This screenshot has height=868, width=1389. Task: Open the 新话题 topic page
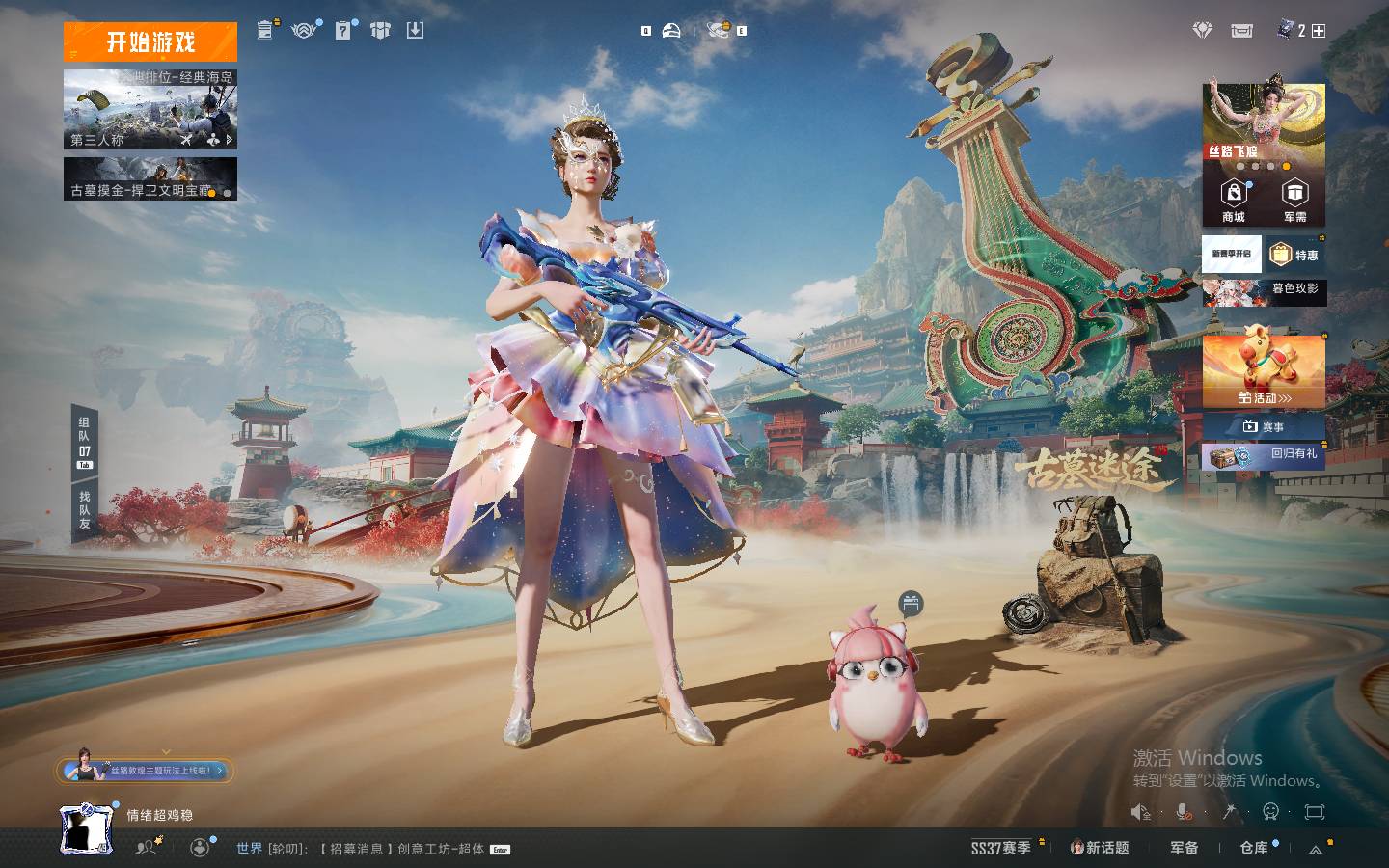pos(1100,848)
